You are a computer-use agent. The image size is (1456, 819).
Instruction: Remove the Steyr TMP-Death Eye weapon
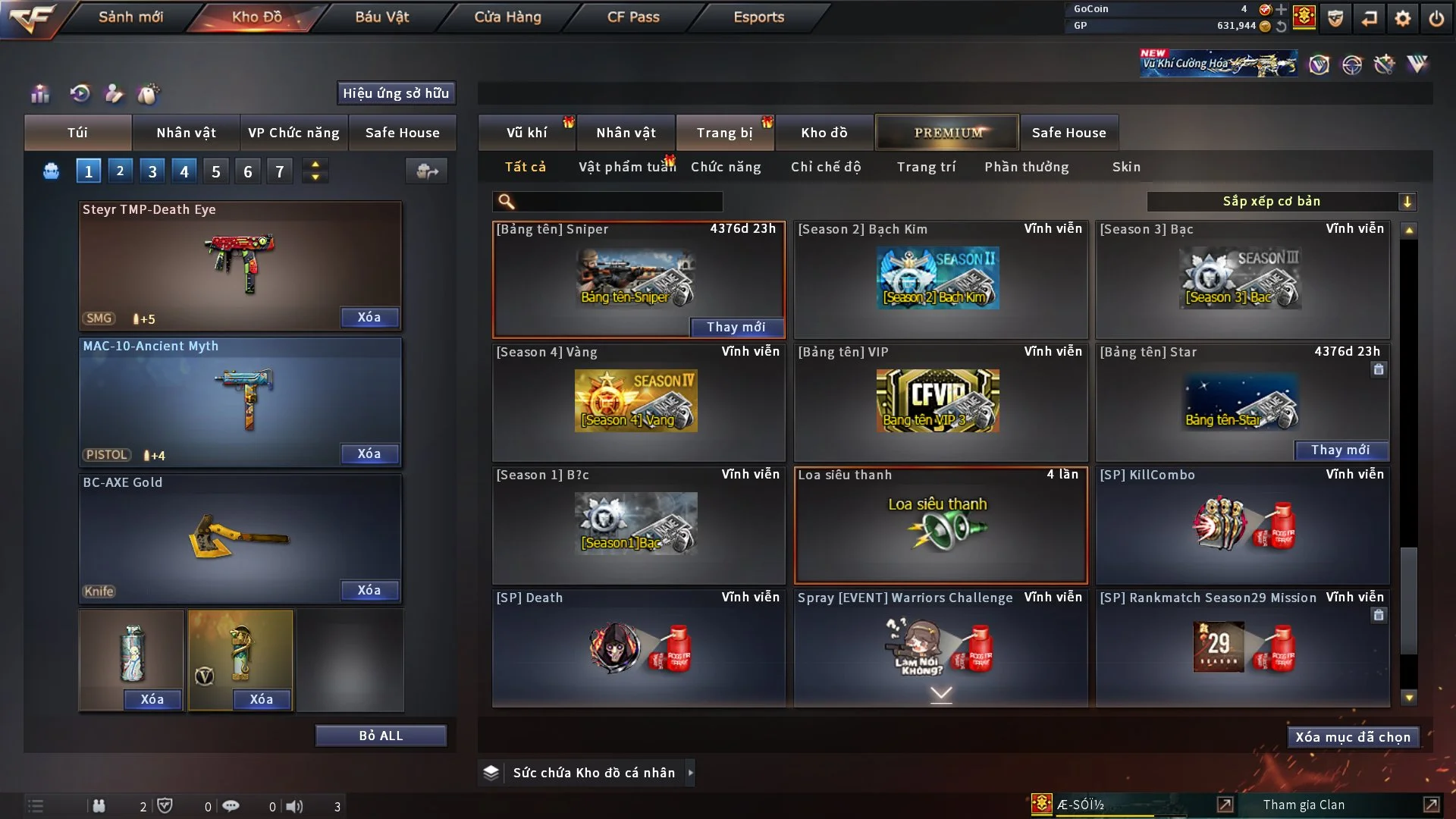click(369, 318)
